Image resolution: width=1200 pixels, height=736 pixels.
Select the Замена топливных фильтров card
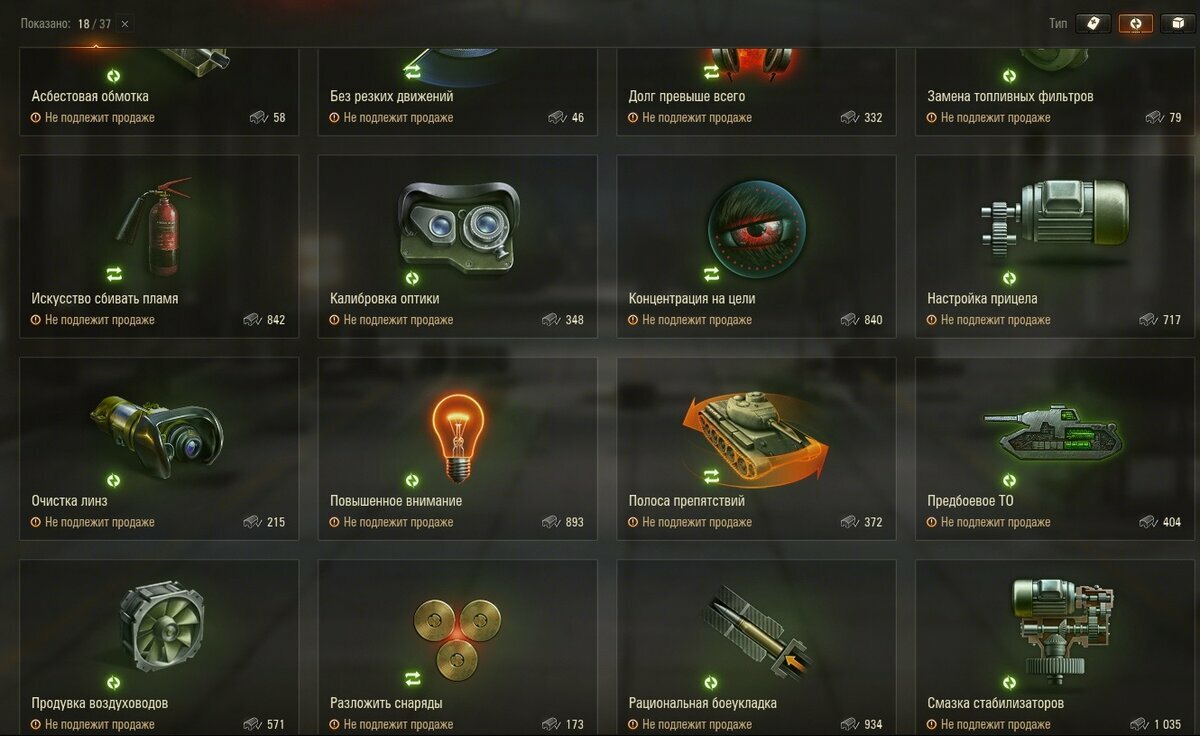pyautogui.click(x=1055, y=90)
